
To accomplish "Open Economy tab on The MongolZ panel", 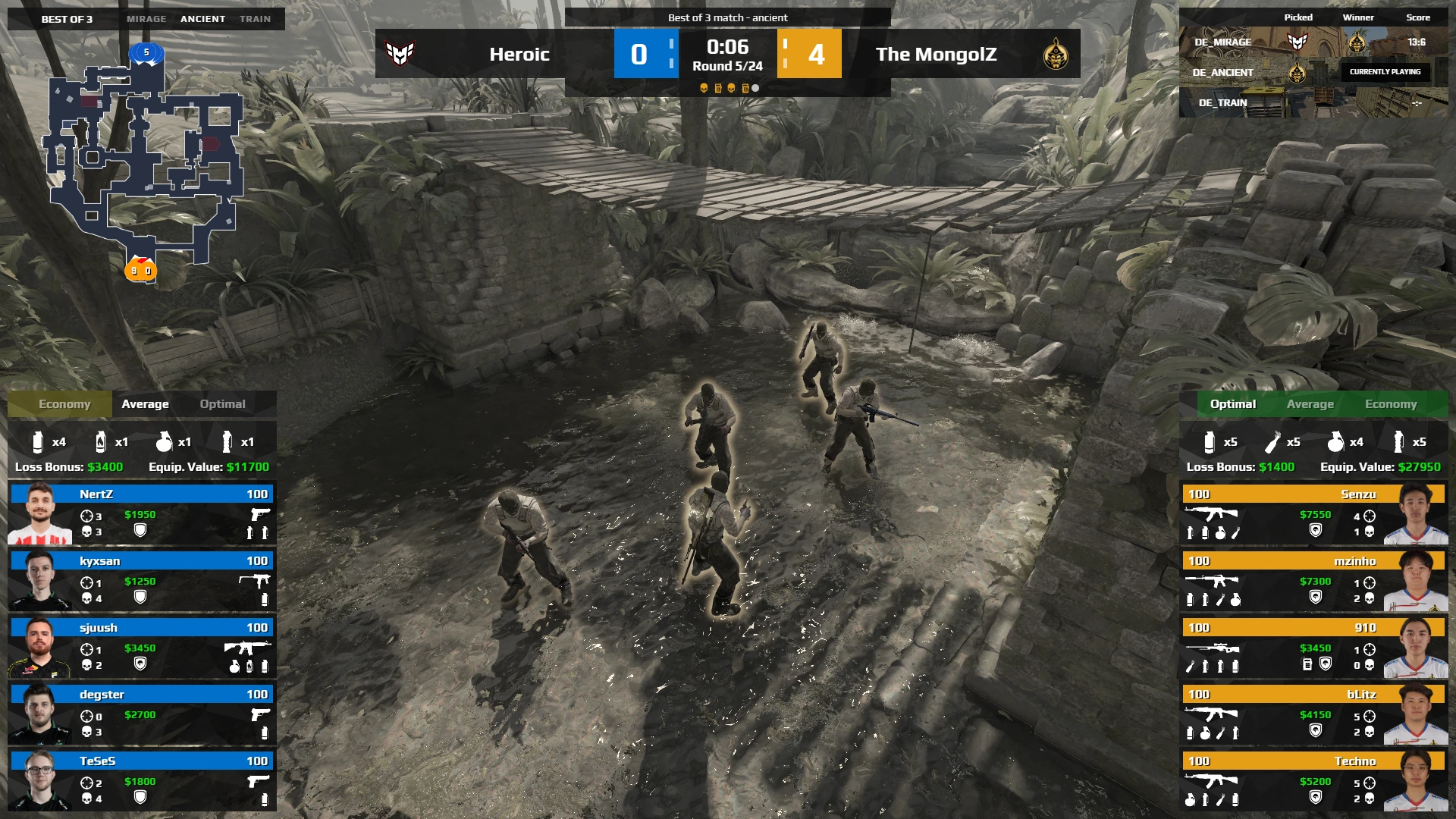I will click(x=1390, y=404).
